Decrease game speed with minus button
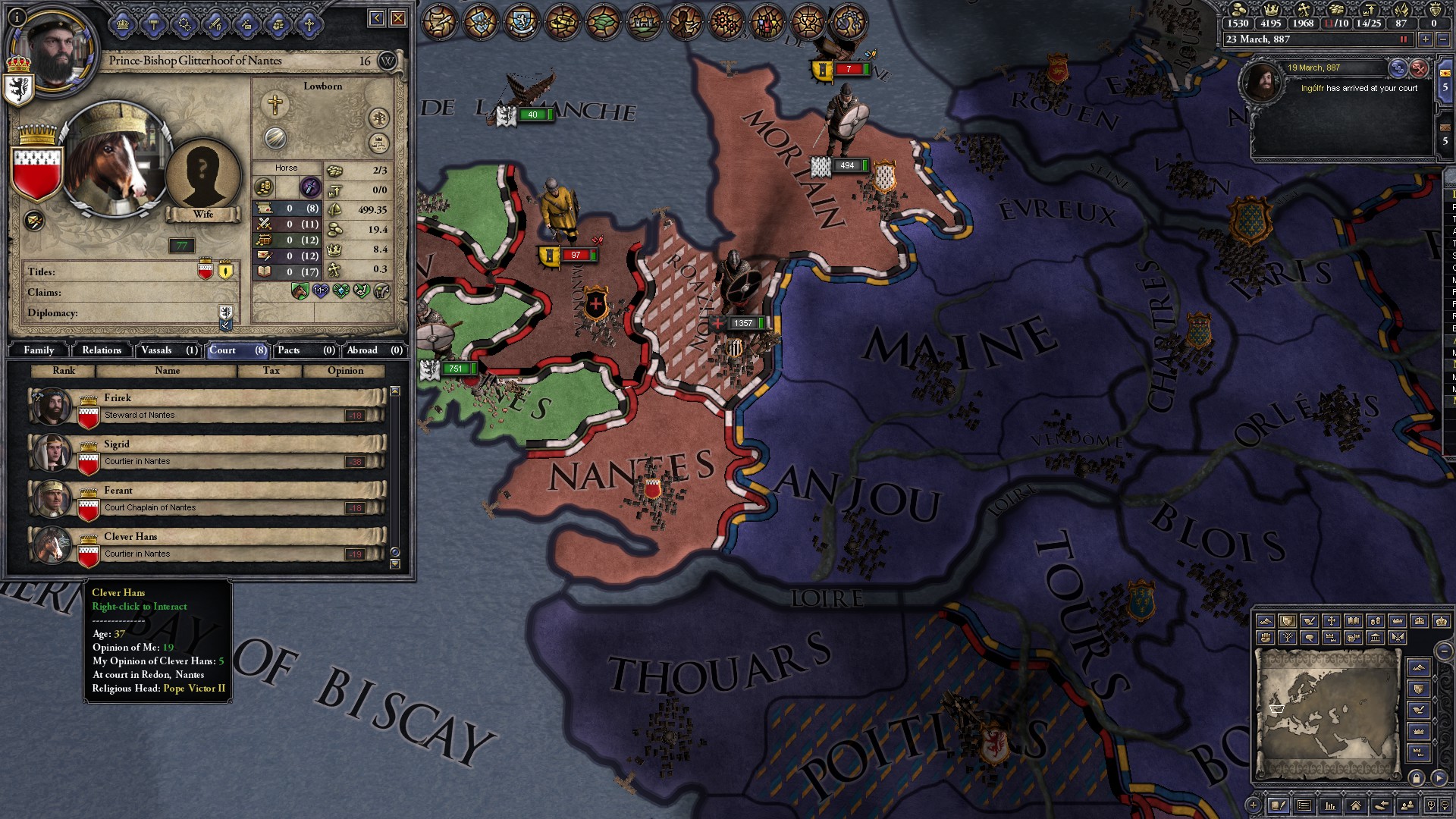This screenshot has width=1456, height=819. click(x=1442, y=39)
